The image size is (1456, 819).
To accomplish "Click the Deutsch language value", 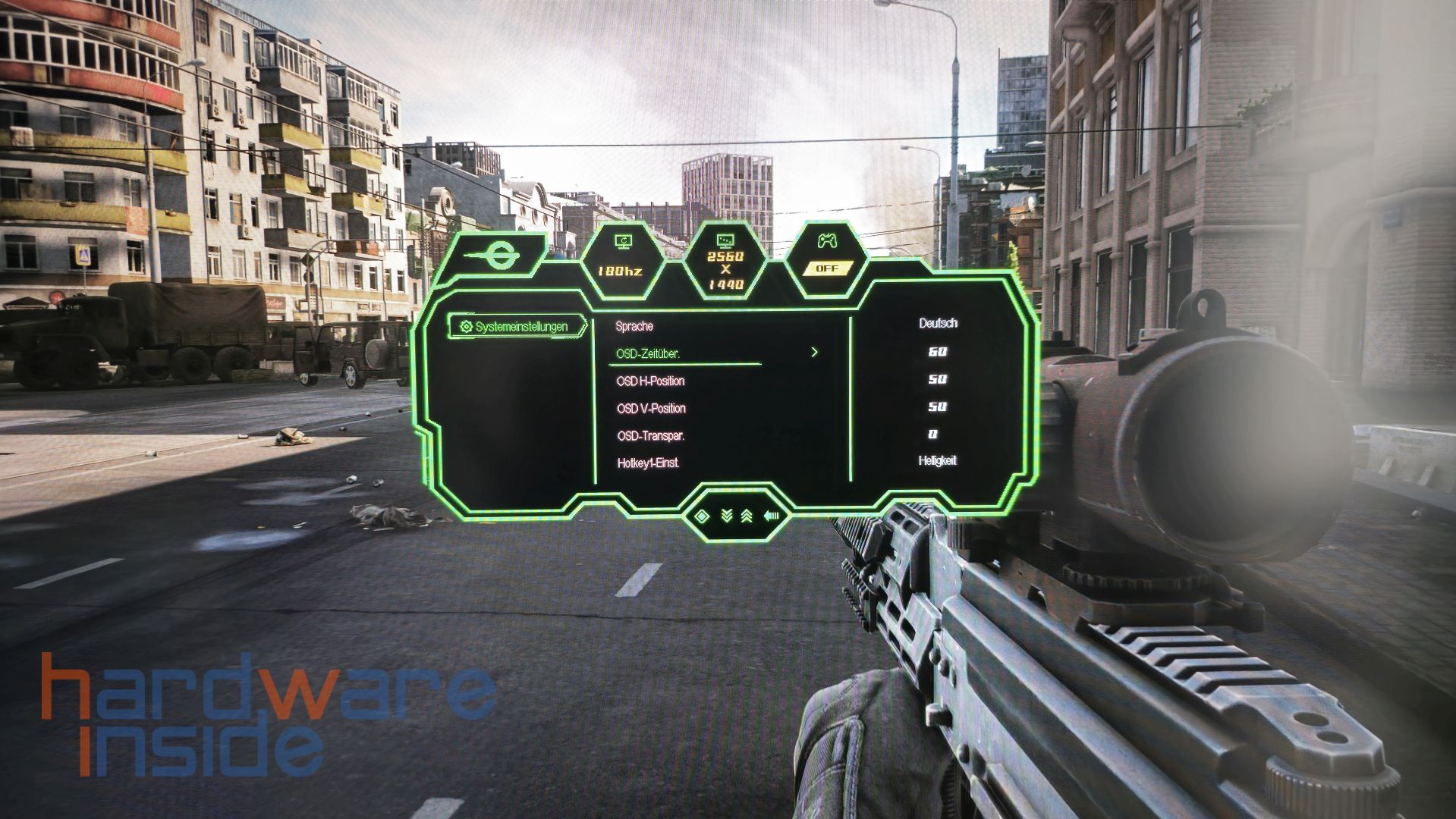I will [938, 323].
